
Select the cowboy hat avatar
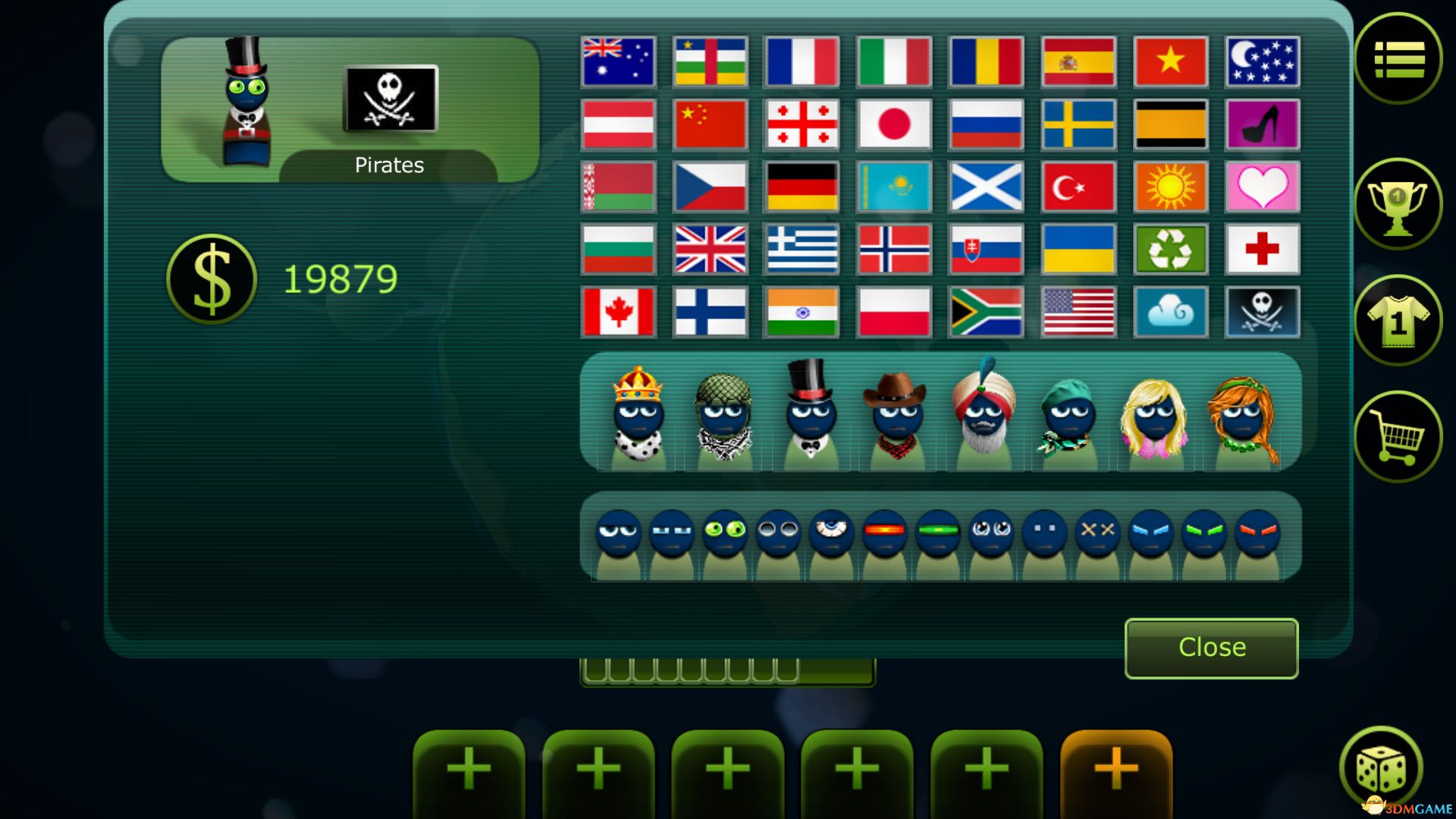(896, 413)
